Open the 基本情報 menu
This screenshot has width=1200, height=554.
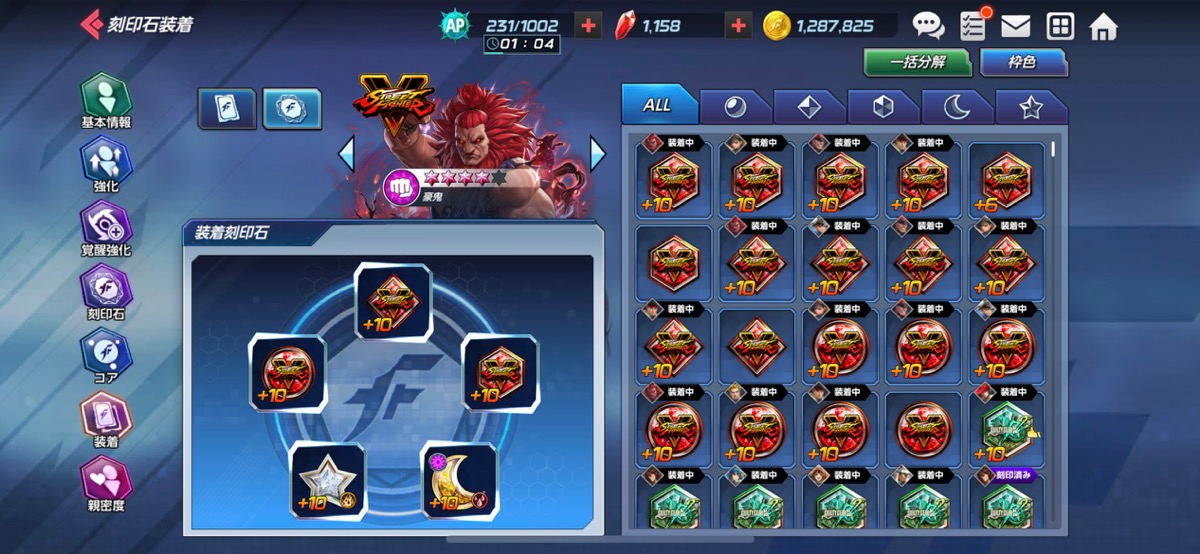[x=106, y=101]
